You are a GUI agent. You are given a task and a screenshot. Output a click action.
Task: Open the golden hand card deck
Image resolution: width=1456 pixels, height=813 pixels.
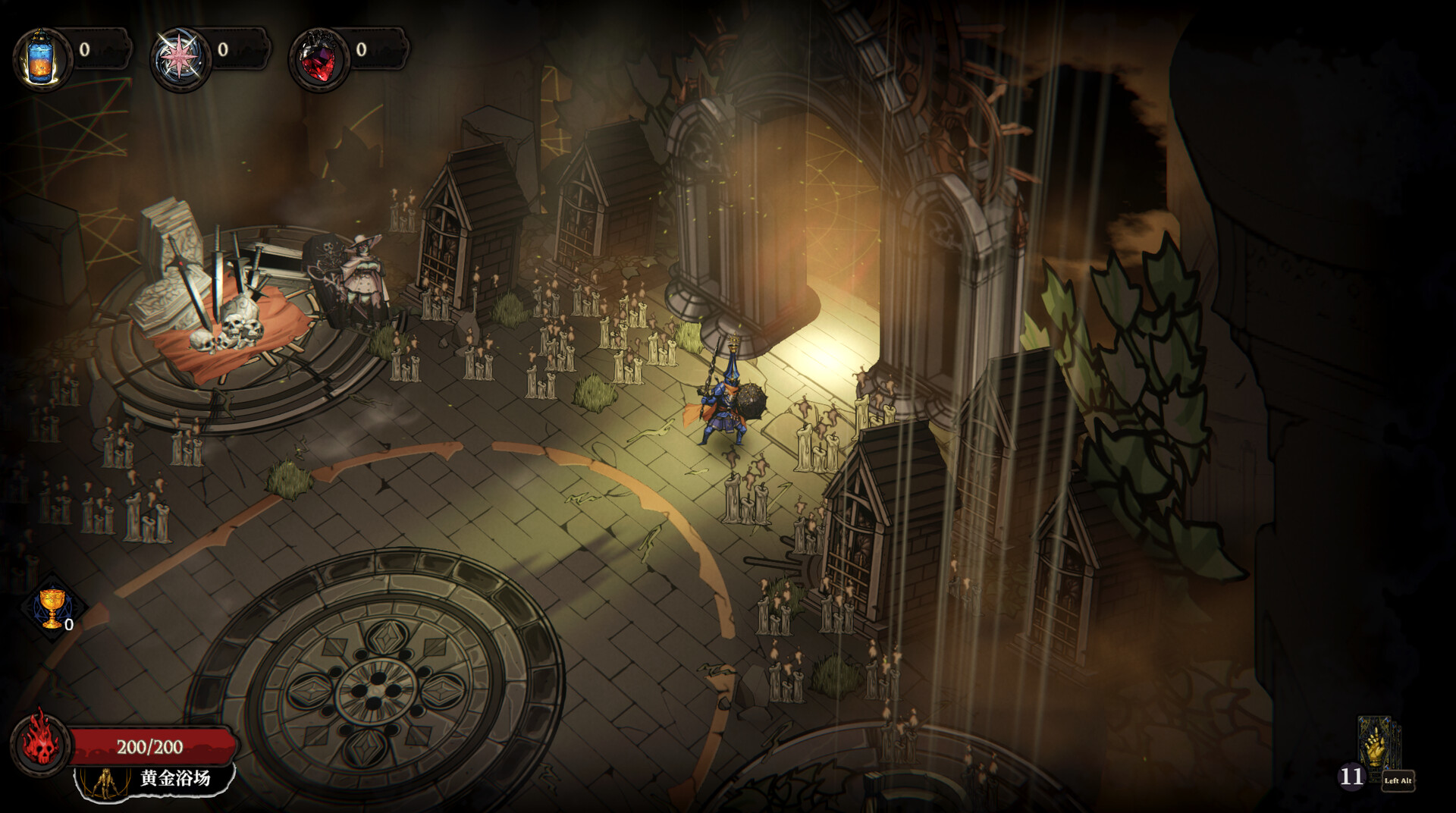(x=1376, y=746)
